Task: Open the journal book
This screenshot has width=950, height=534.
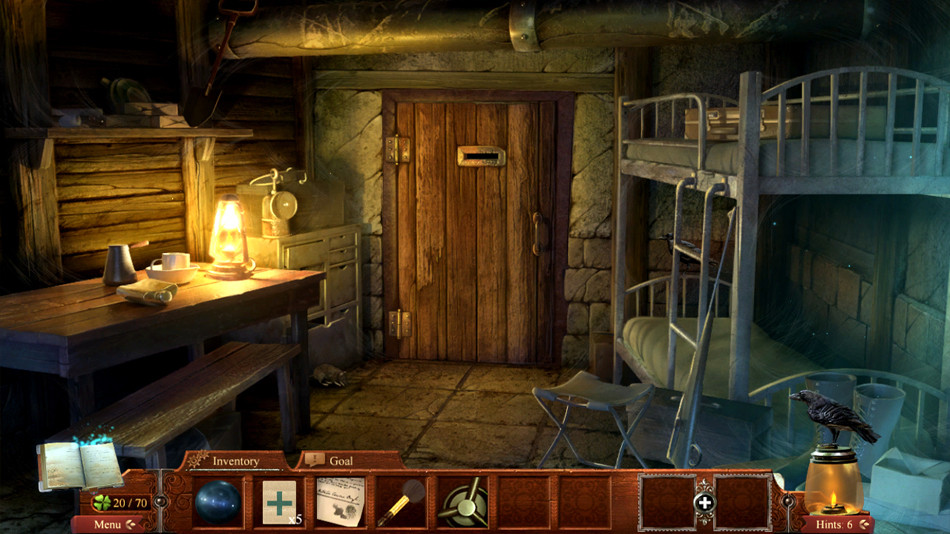Action: click(x=79, y=464)
